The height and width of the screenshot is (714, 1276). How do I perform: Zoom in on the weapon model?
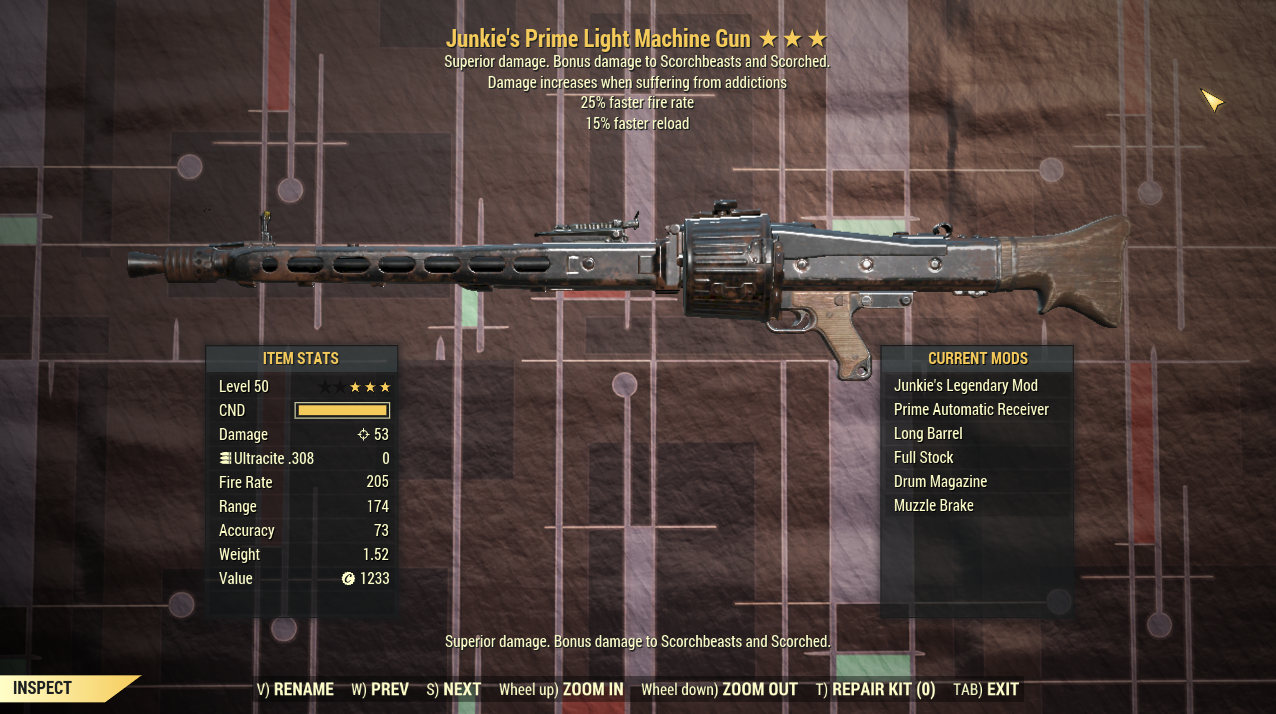pyautogui.click(x=561, y=689)
